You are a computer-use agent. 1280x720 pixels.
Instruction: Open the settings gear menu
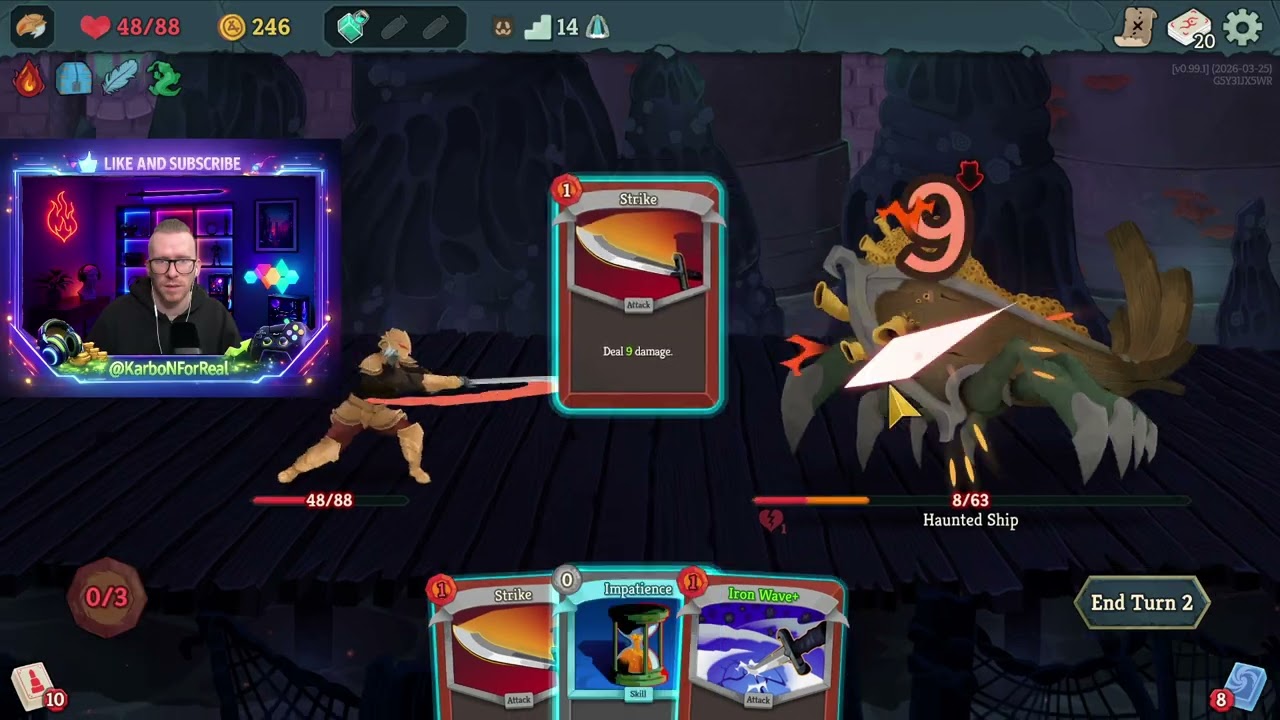[x=1242, y=28]
